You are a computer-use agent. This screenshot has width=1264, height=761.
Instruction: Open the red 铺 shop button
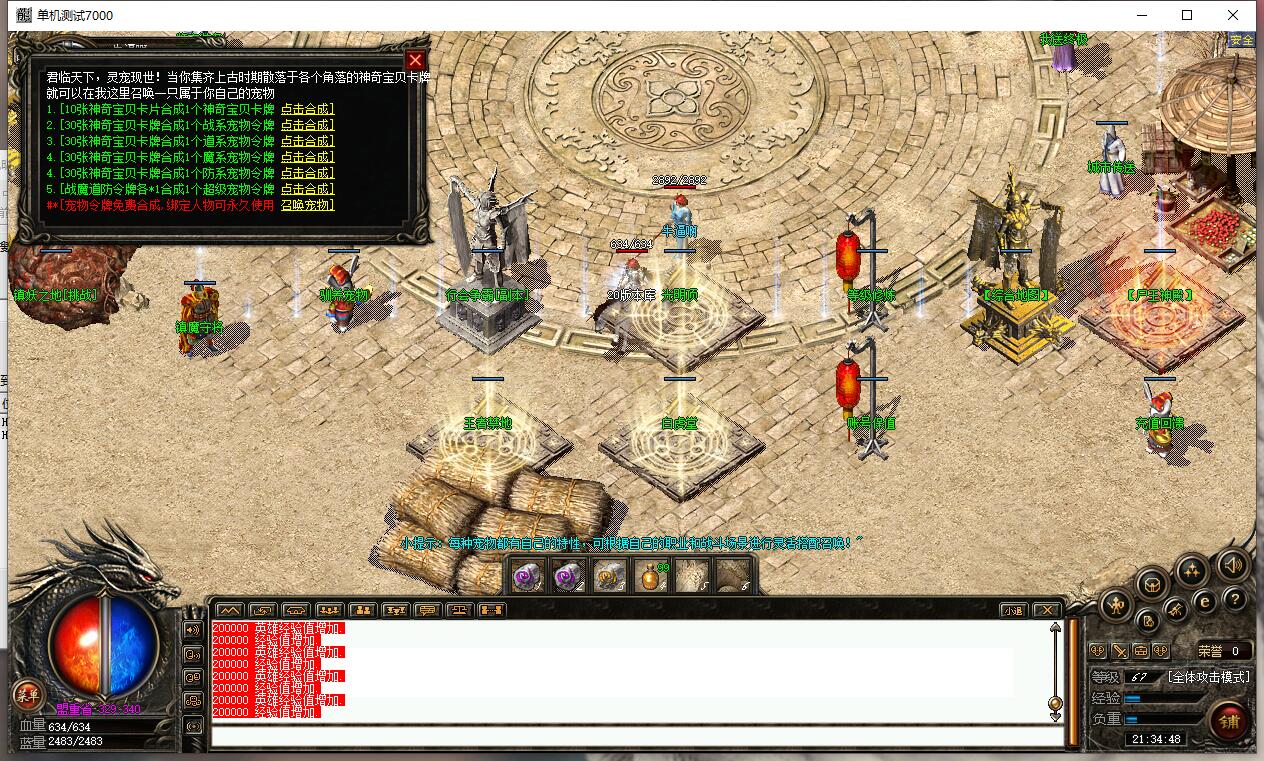[x=1231, y=720]
